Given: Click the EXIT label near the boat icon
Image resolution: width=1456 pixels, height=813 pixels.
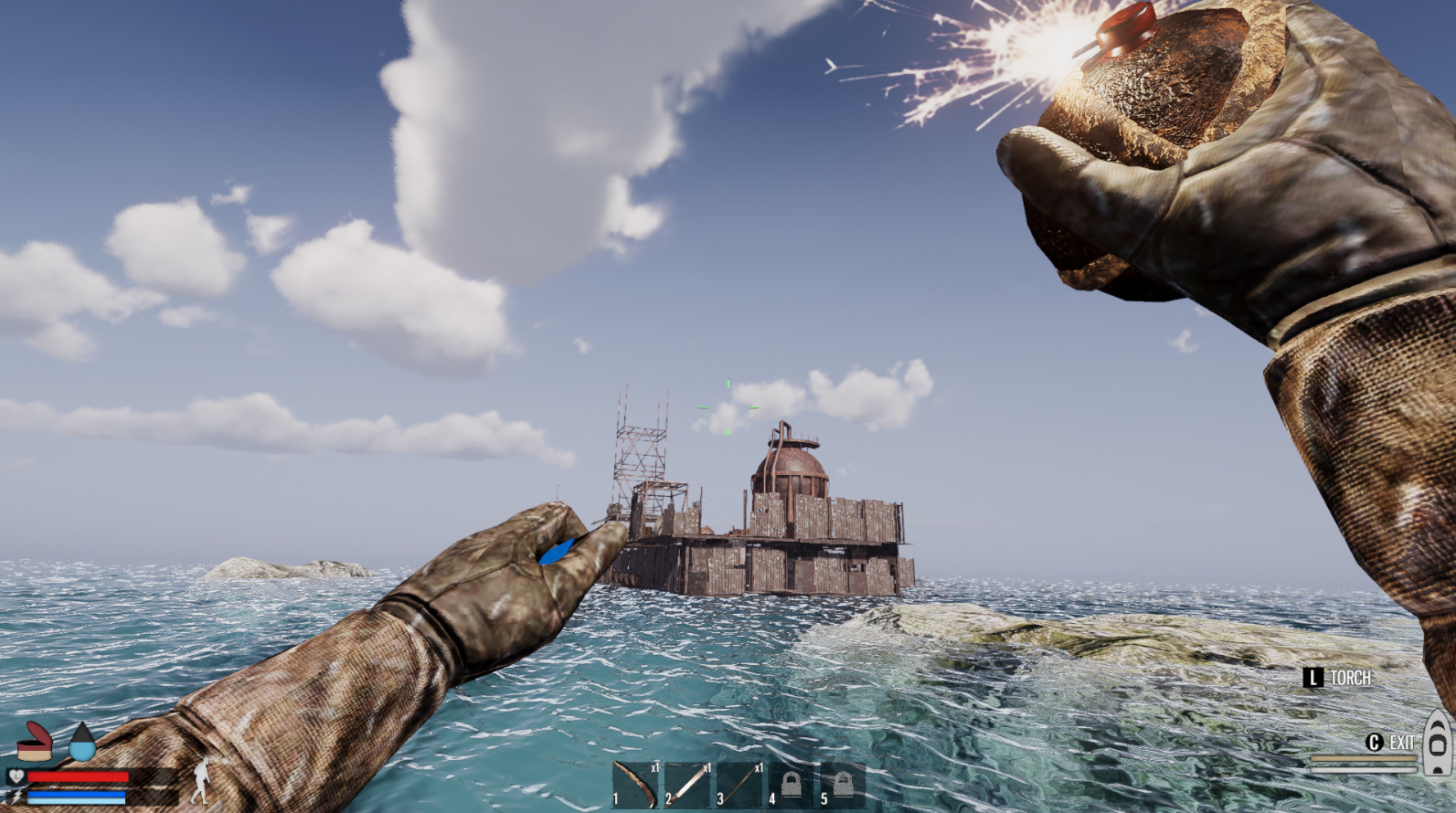Looking at the screenshot, I should 1402,742.
